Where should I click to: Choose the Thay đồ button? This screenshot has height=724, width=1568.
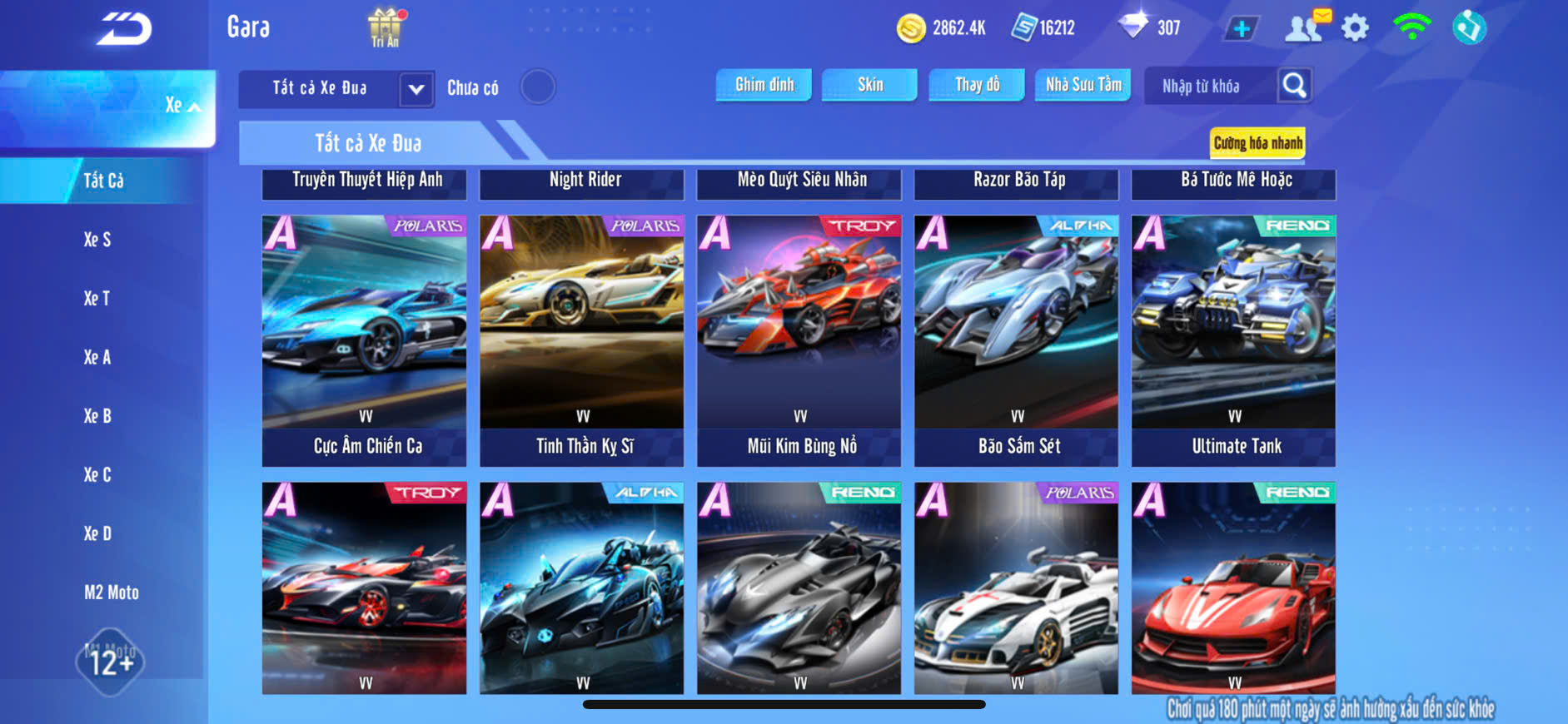click(977, 85)
